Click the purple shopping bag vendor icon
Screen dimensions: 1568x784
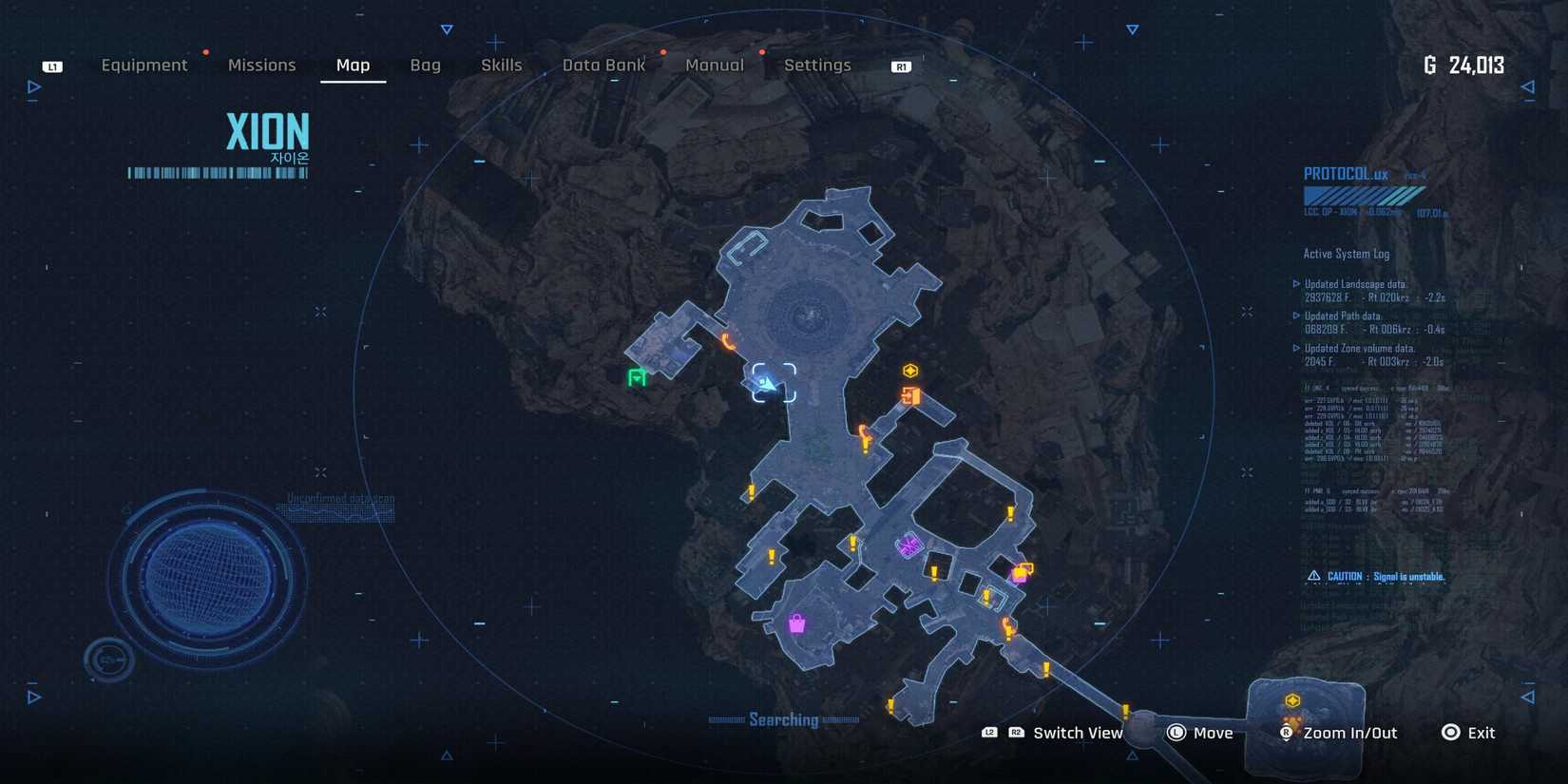coord(796,622)
